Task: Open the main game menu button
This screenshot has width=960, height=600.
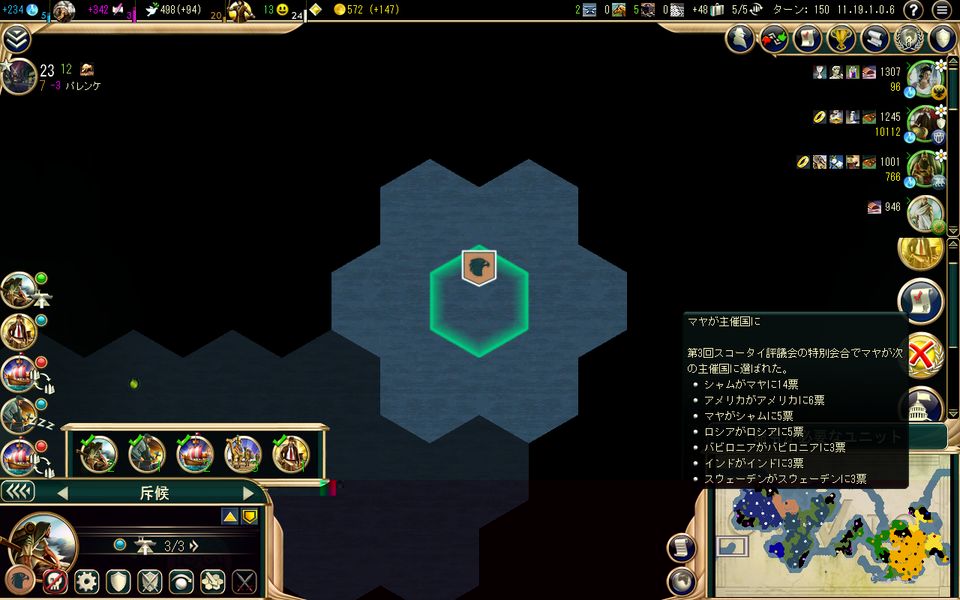Action: click(941, 10)
